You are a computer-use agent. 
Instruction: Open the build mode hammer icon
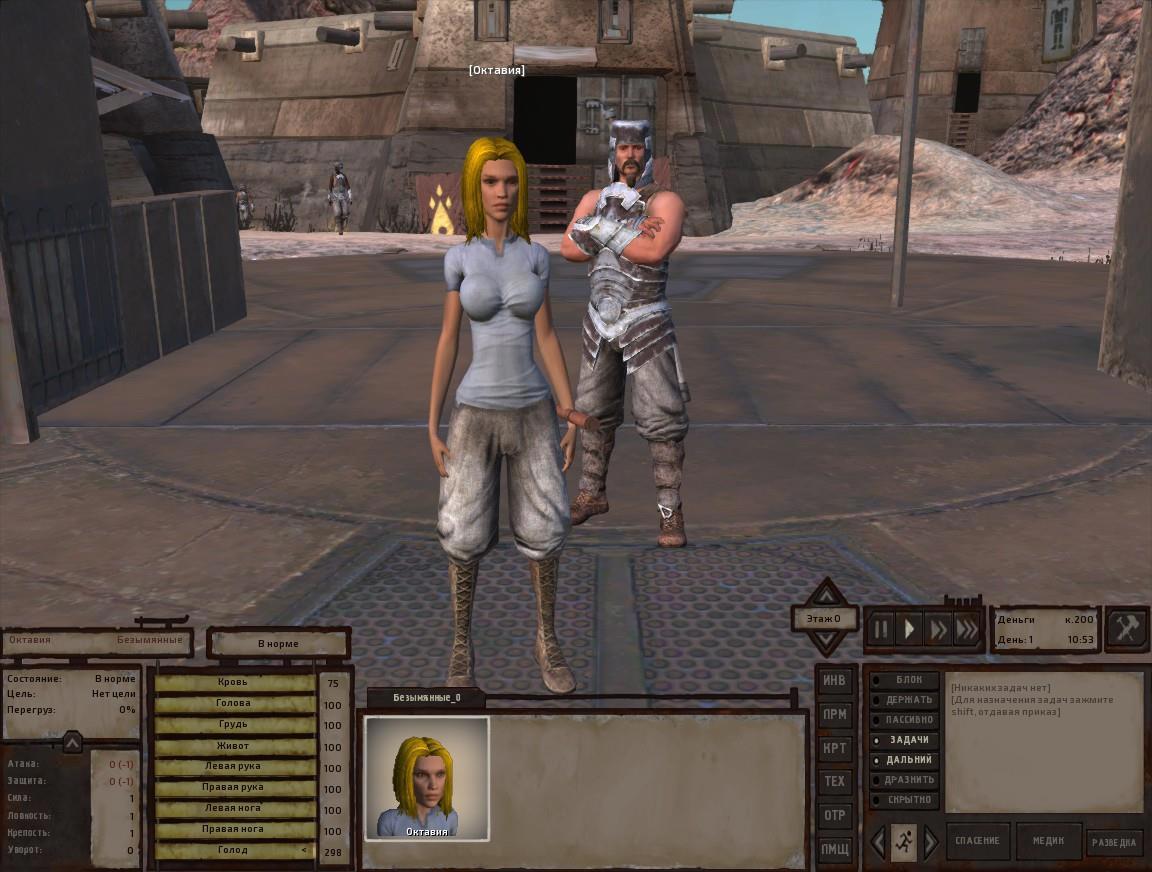(x=1126, y=629)
